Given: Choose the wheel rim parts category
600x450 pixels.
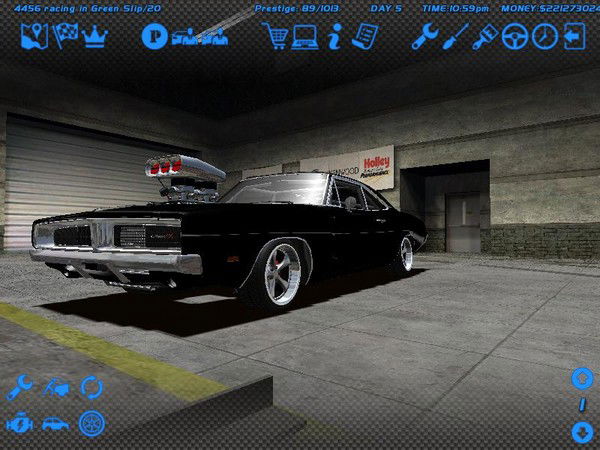Looking at the screenshot, I should point(92,423).
